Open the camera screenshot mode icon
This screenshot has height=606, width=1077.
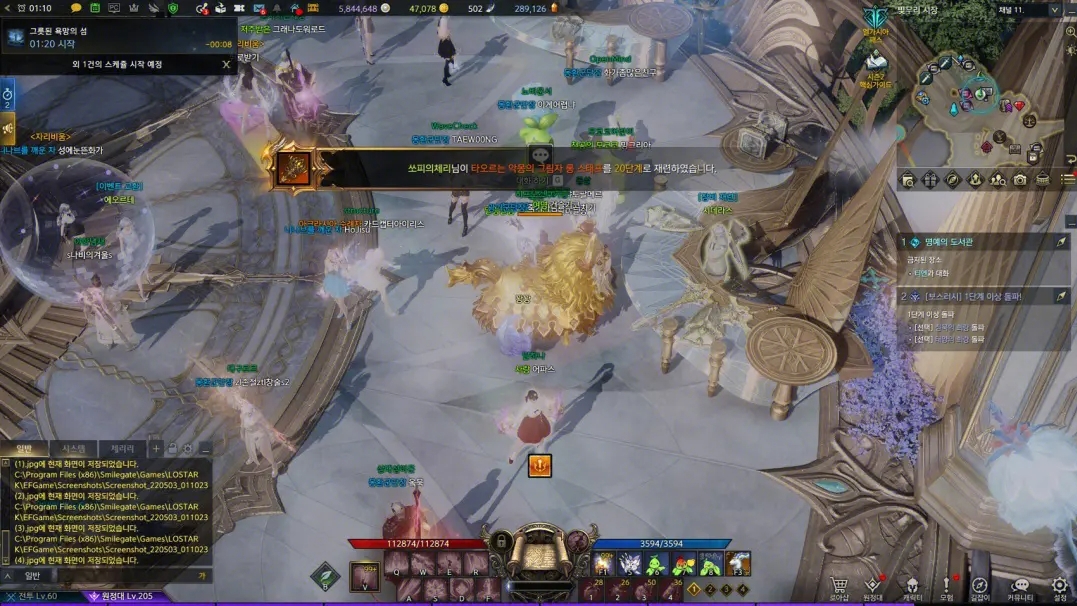coord(1019,180)
